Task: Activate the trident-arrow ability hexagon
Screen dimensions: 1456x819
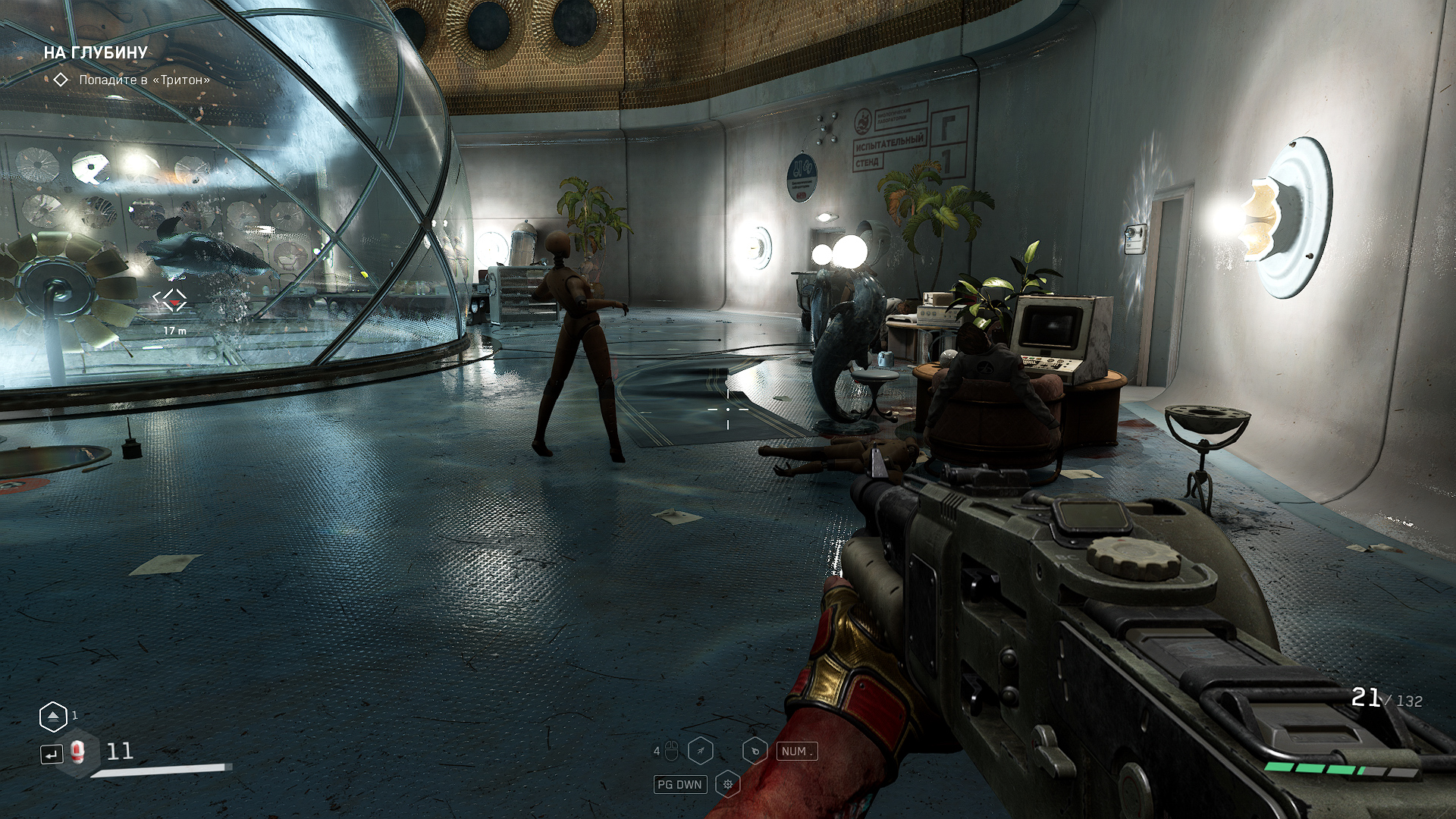Action: click(701, 751)
